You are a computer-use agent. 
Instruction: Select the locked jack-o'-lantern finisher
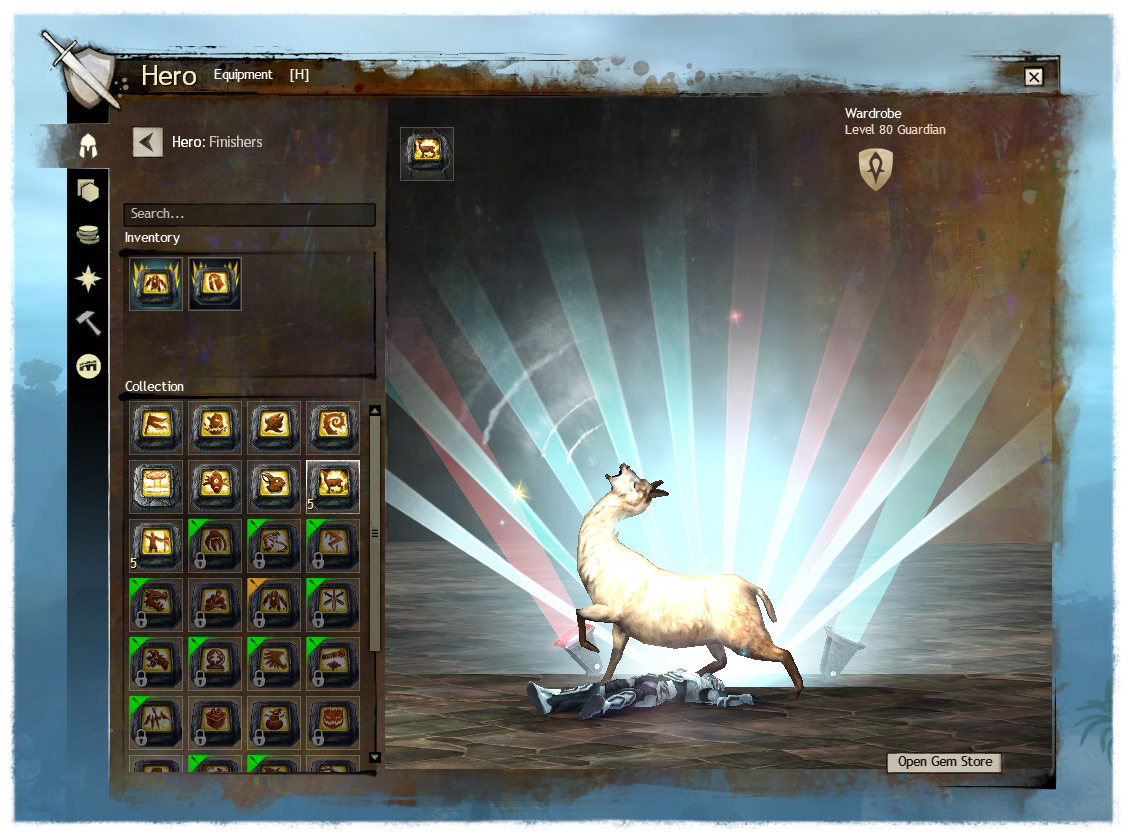click(x=333, y=722)
